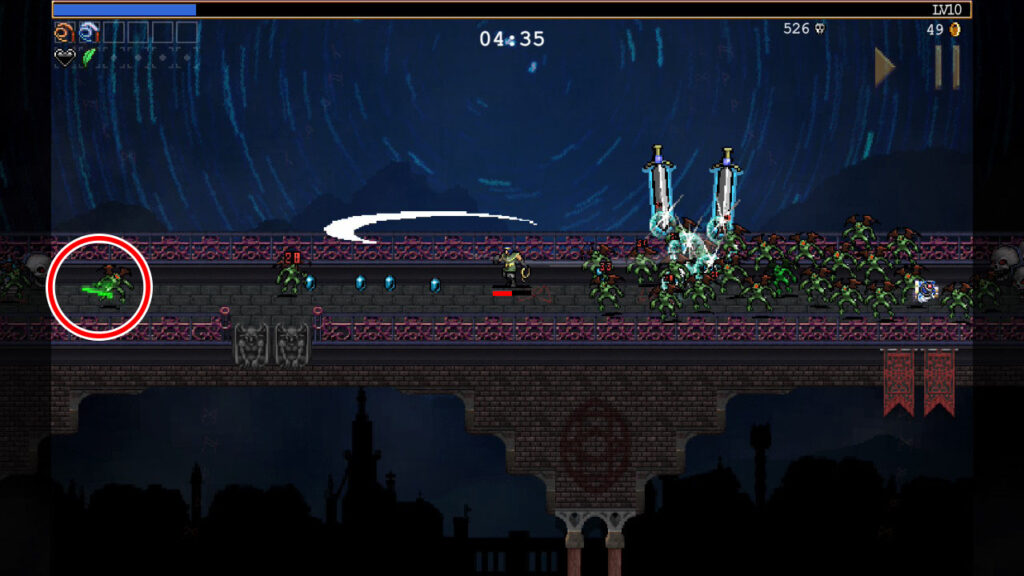Select the orange whip weapon icon
This screenshot has width=1024, height=576.
pos(63,32)
